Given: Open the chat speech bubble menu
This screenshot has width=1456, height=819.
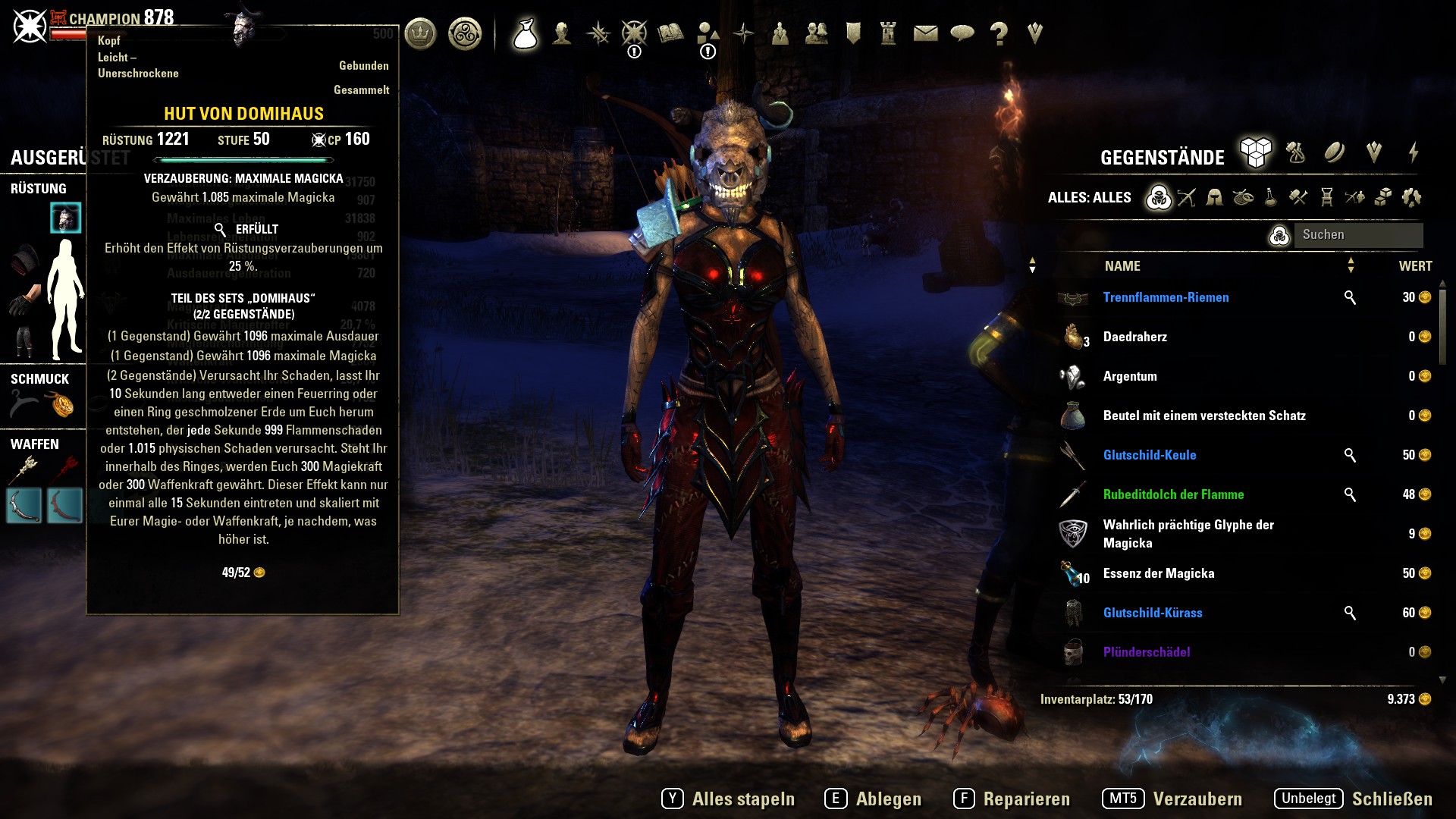Looking at the screenshot, I should pos(962,33).
